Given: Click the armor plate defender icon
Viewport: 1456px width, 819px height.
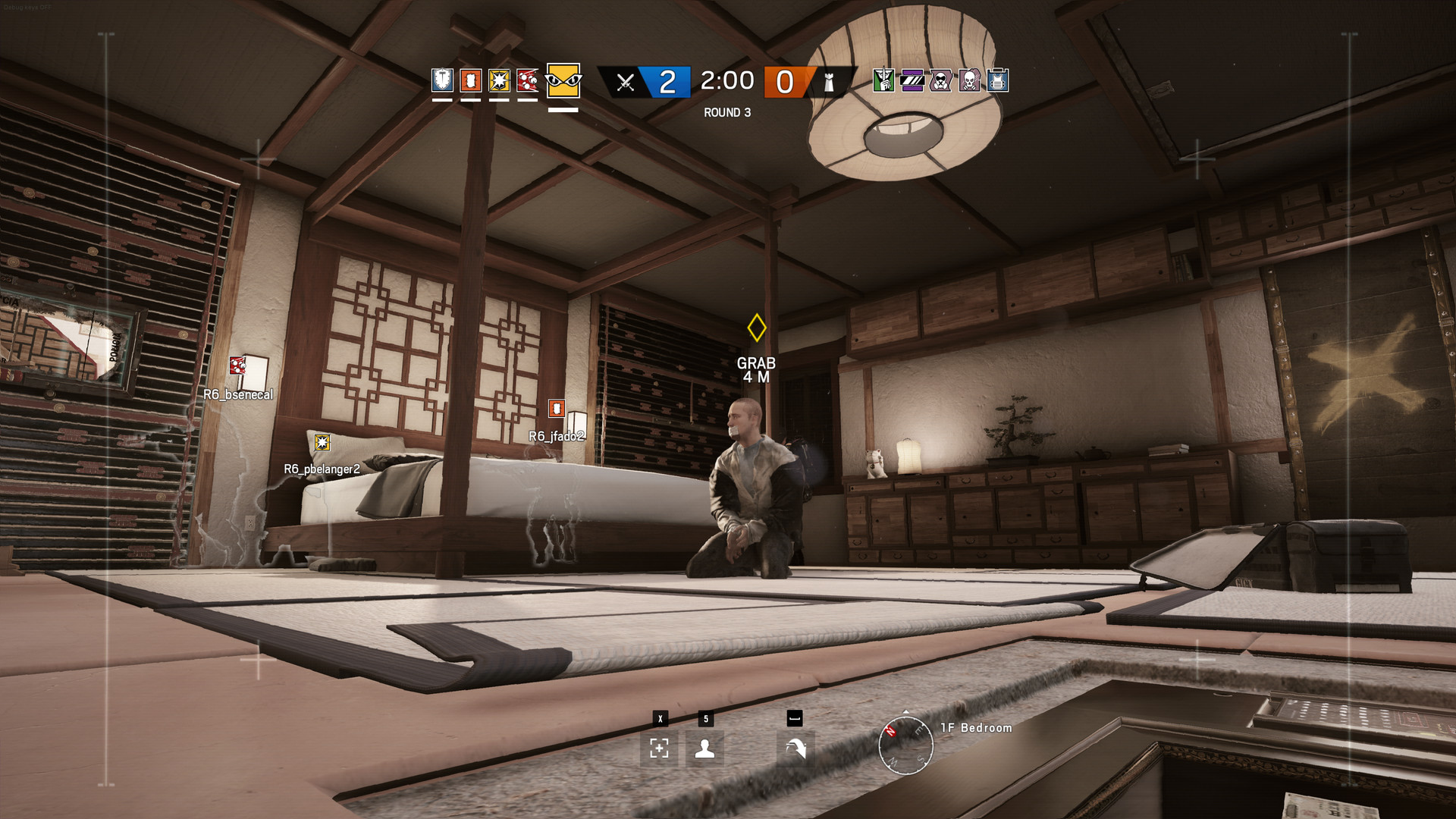Looking at the screenshot, I should pyautogui.click(x=997, y=81).
